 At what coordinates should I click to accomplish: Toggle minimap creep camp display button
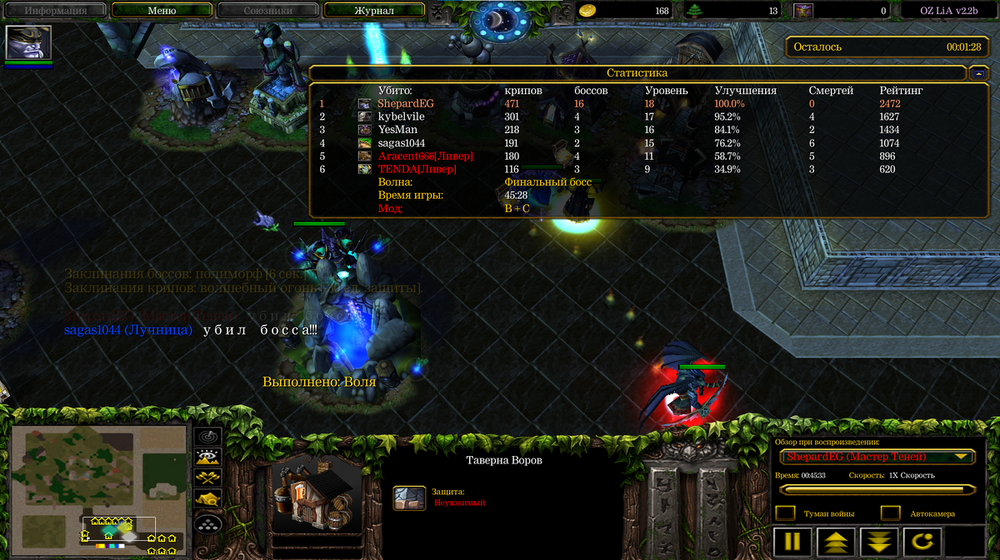[x=208, y=499]
